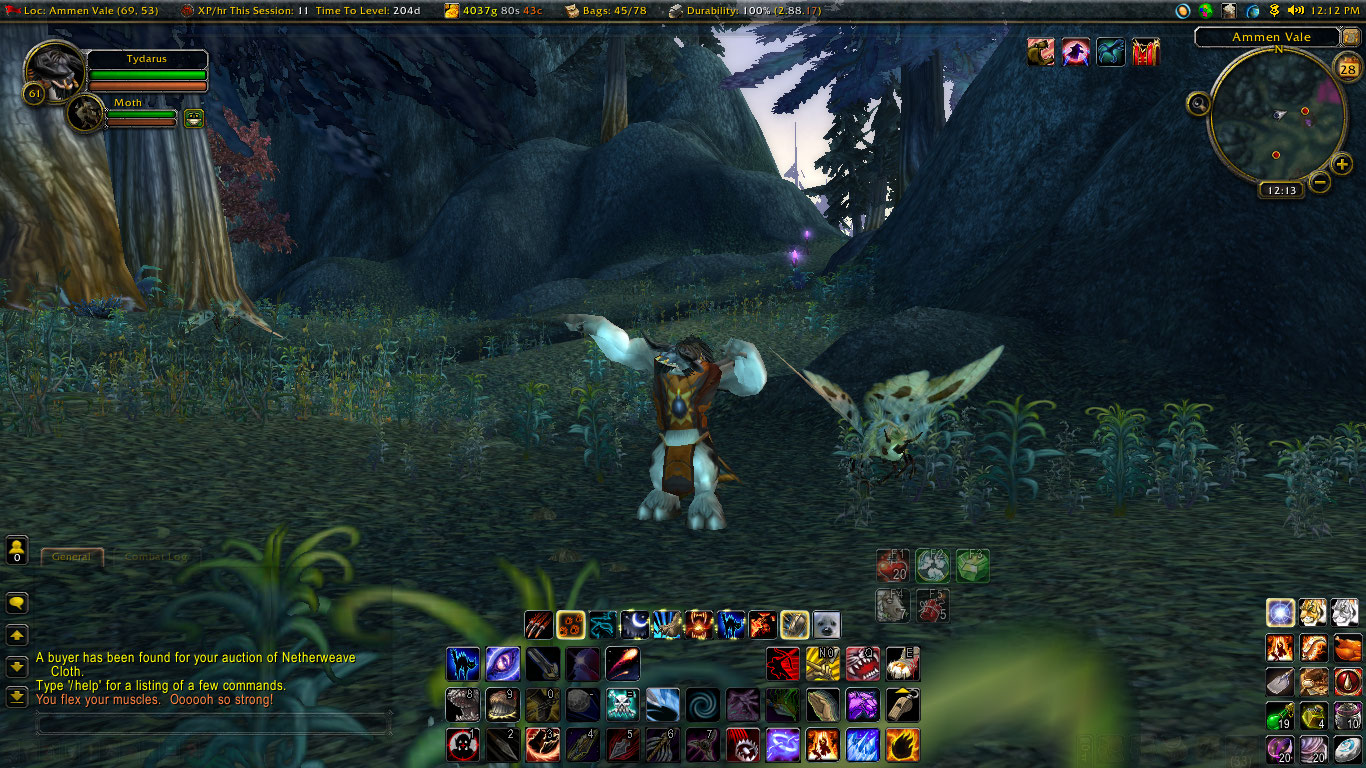This screenshot has height=768, width=1366.
Task: Select the General chat tab
Action: click(71, 557)
